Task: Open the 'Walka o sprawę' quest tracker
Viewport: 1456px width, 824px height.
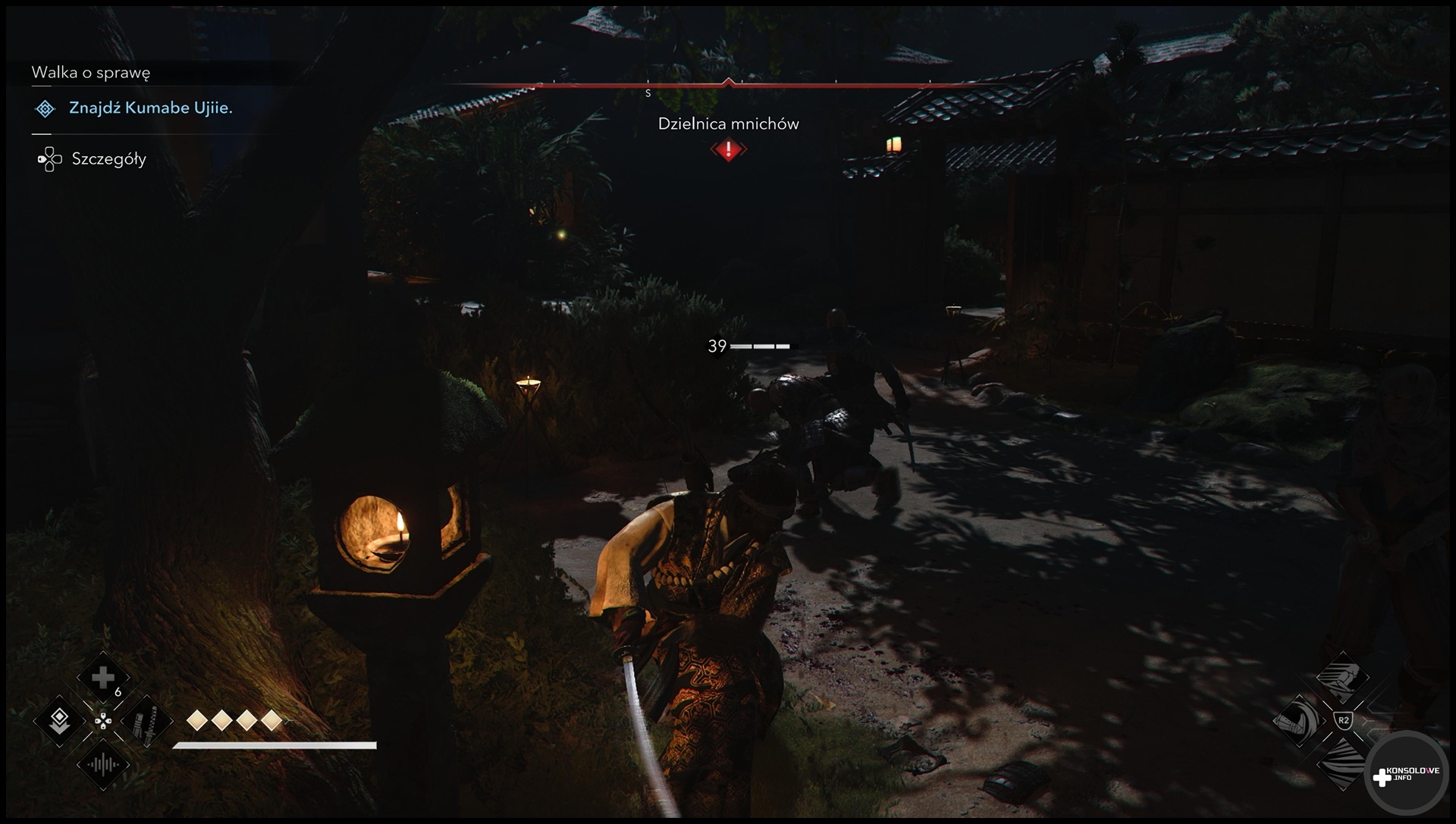Action: click(x=91, y=73)
